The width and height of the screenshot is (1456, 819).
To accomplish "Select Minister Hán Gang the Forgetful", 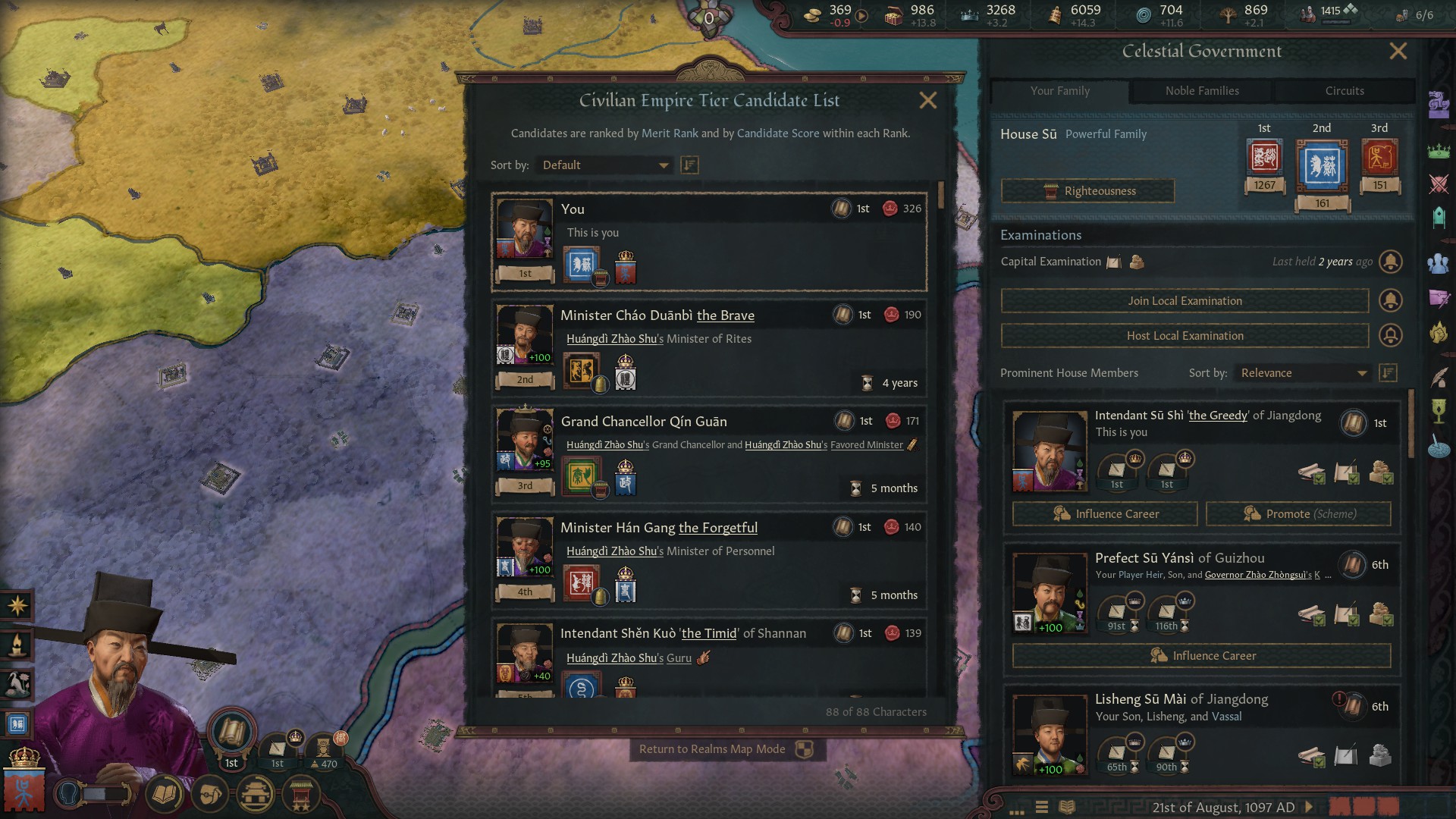I will pos(658,528).
